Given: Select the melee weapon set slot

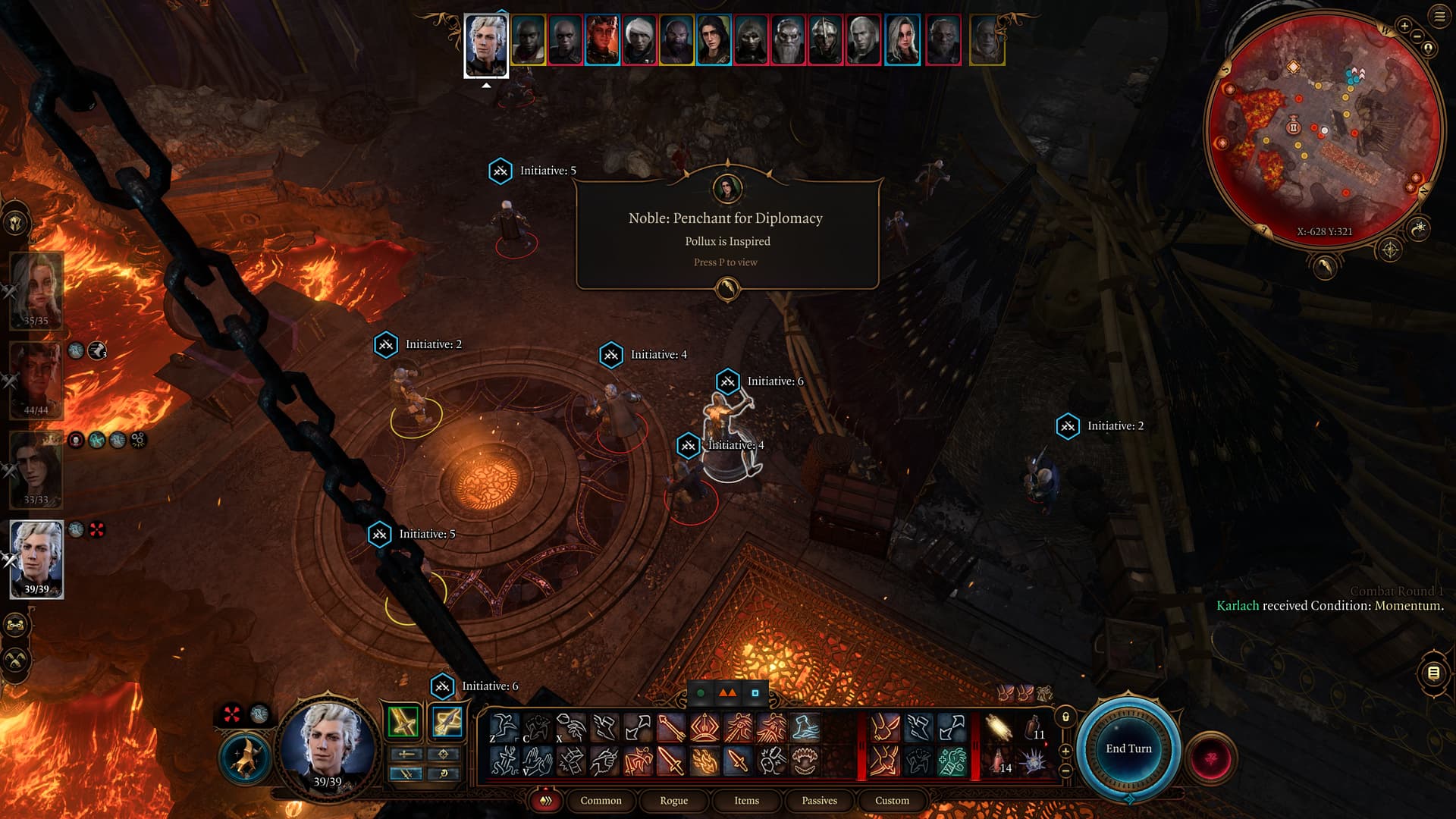Looking at the screenshot, I should point(403,721).
